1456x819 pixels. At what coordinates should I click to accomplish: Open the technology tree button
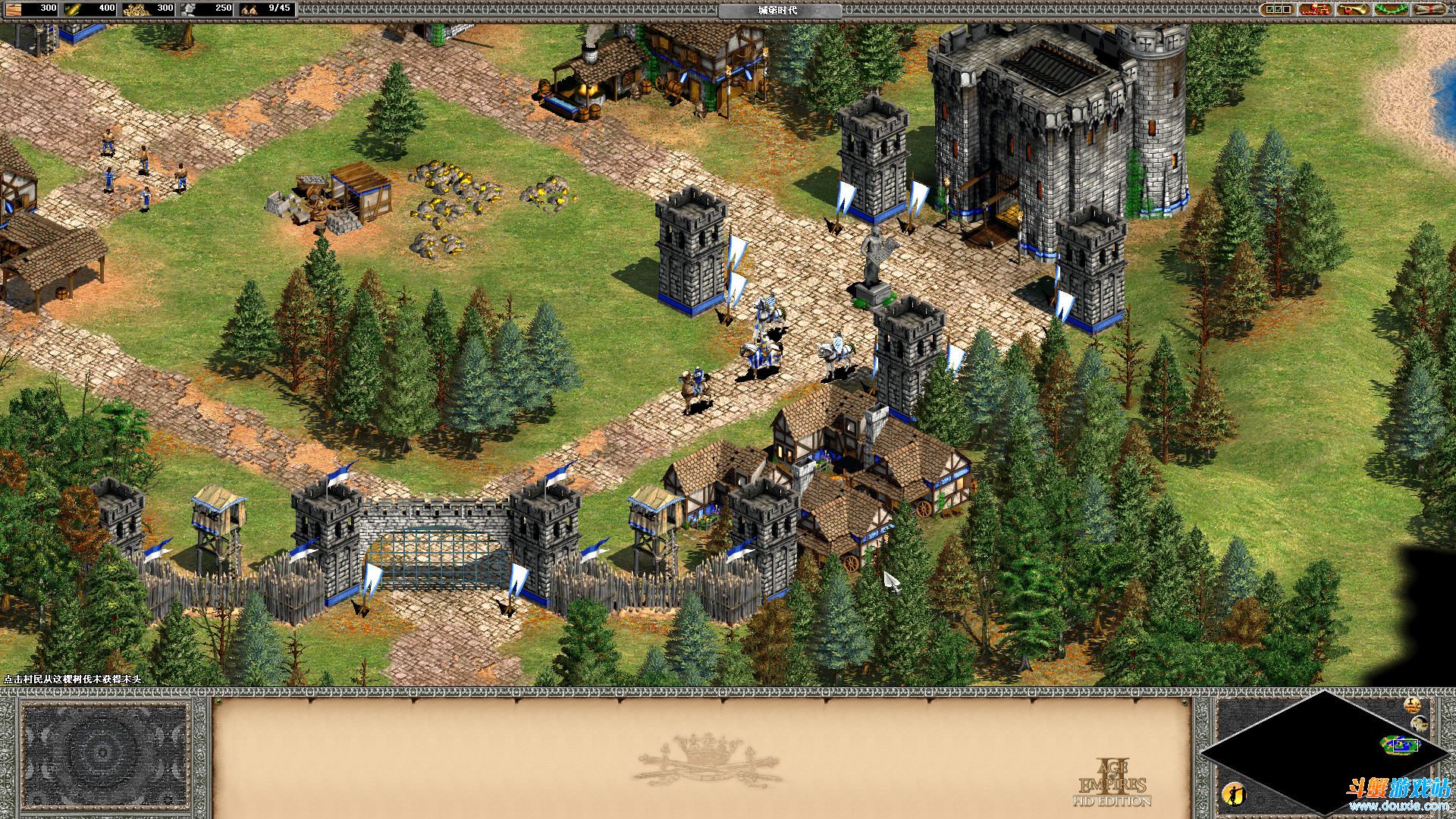coord(1315,9)
